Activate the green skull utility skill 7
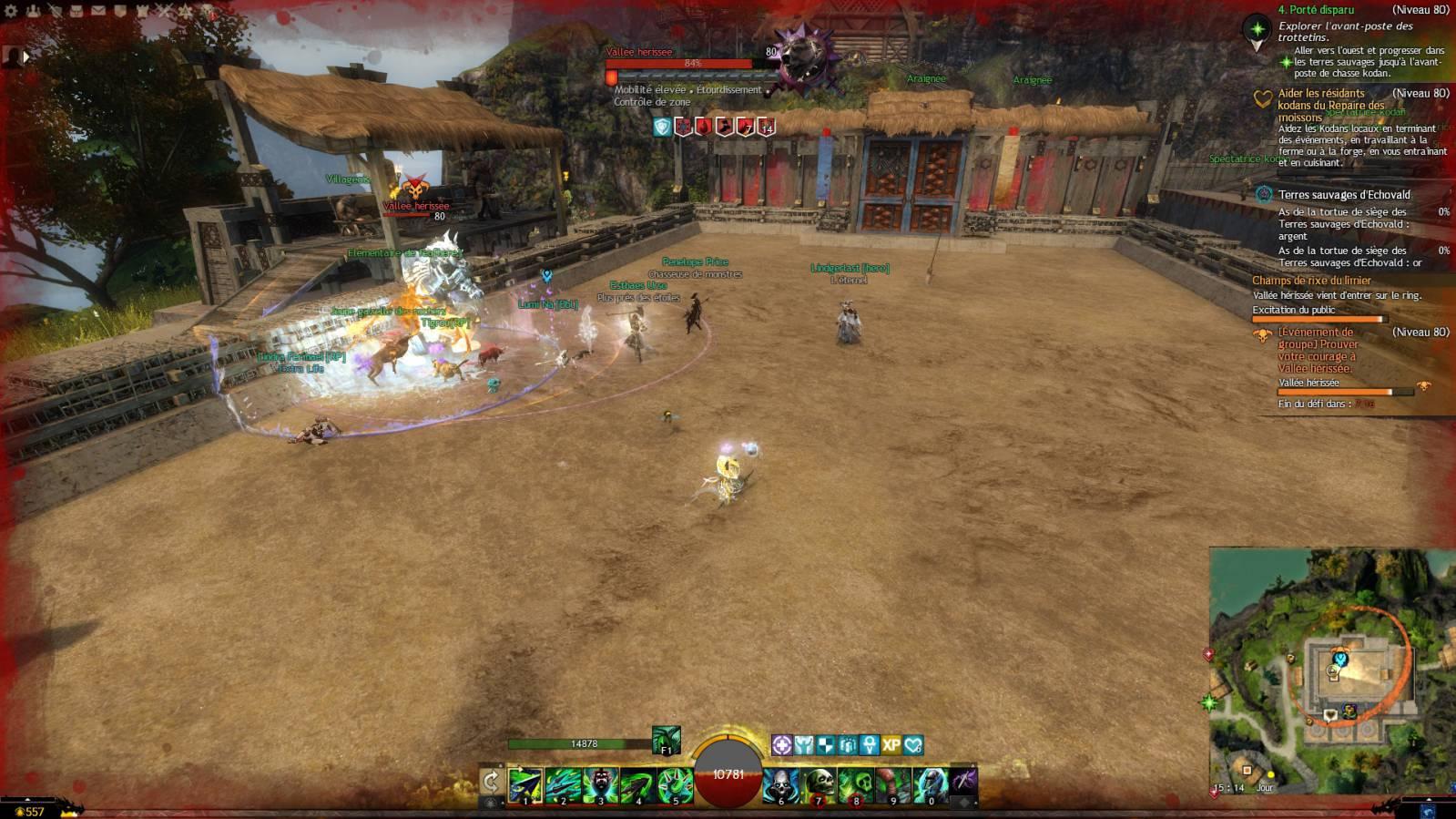1456x819 pixels. pyautogui.click(x=819, y=784)
